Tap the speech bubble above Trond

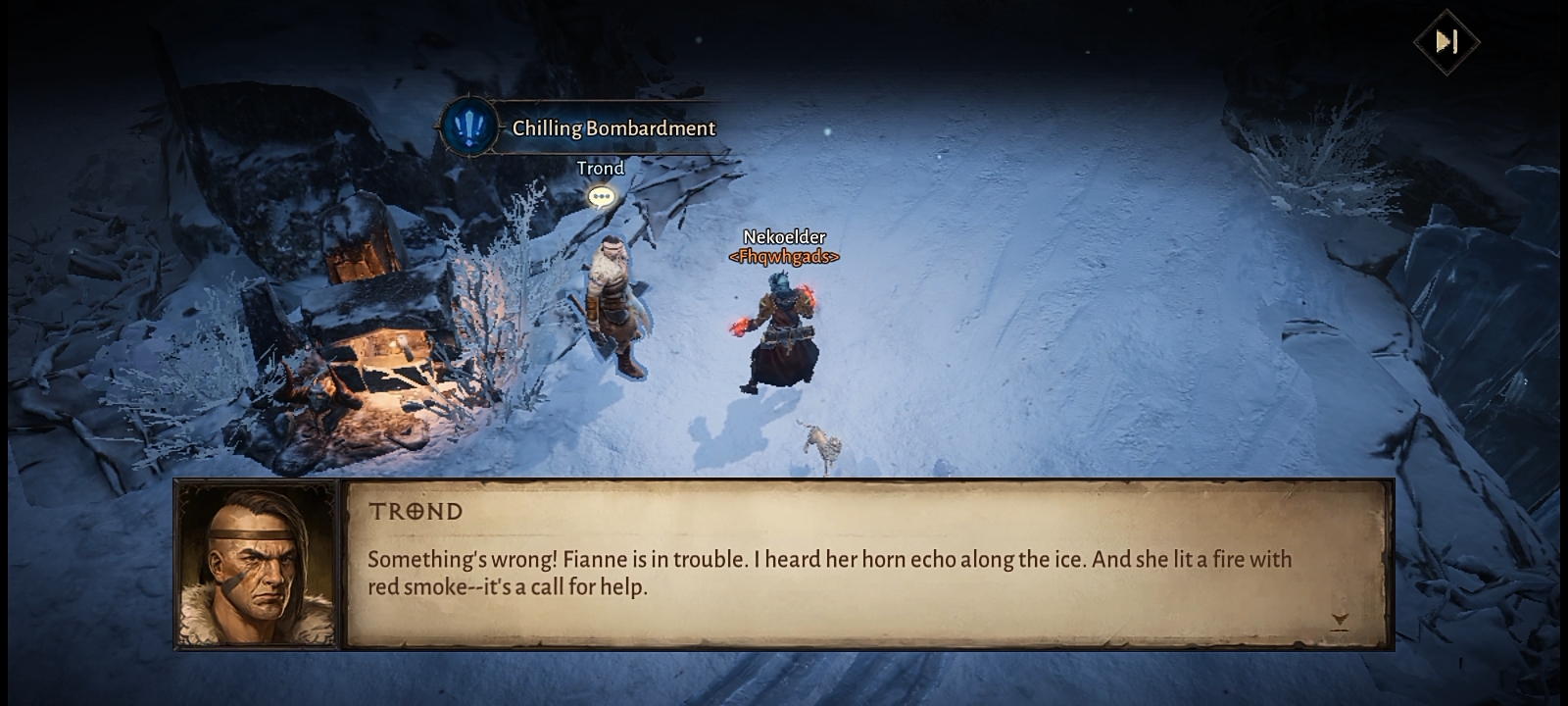pos(601,197)
